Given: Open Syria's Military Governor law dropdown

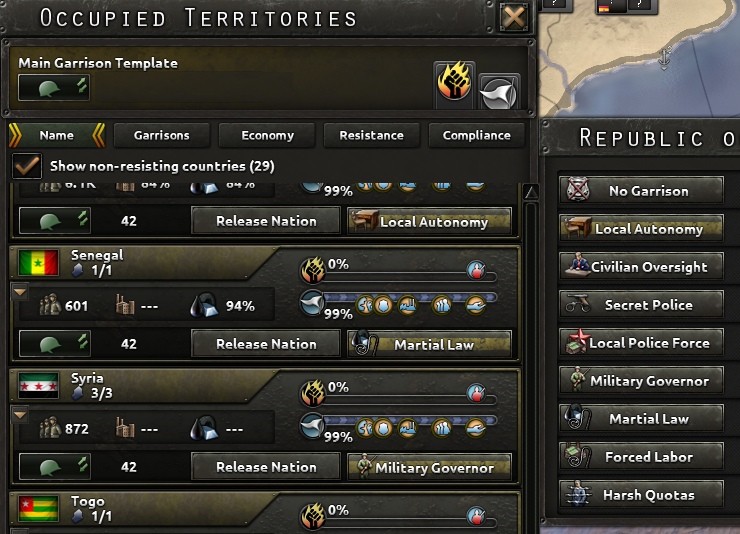Looking at the screenshot, I should point(429,467).
